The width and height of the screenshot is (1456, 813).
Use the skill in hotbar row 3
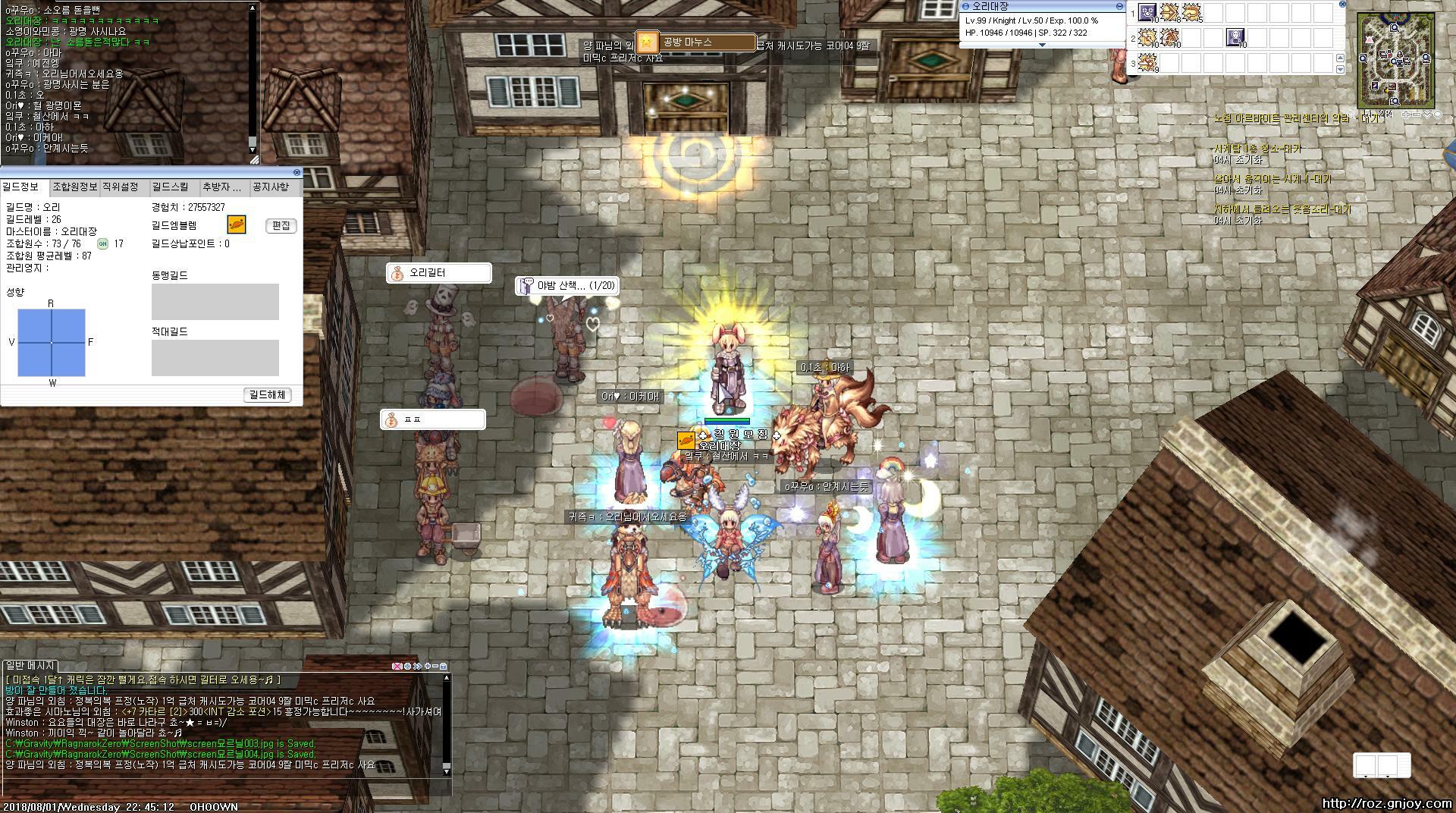pos(1148,62)
